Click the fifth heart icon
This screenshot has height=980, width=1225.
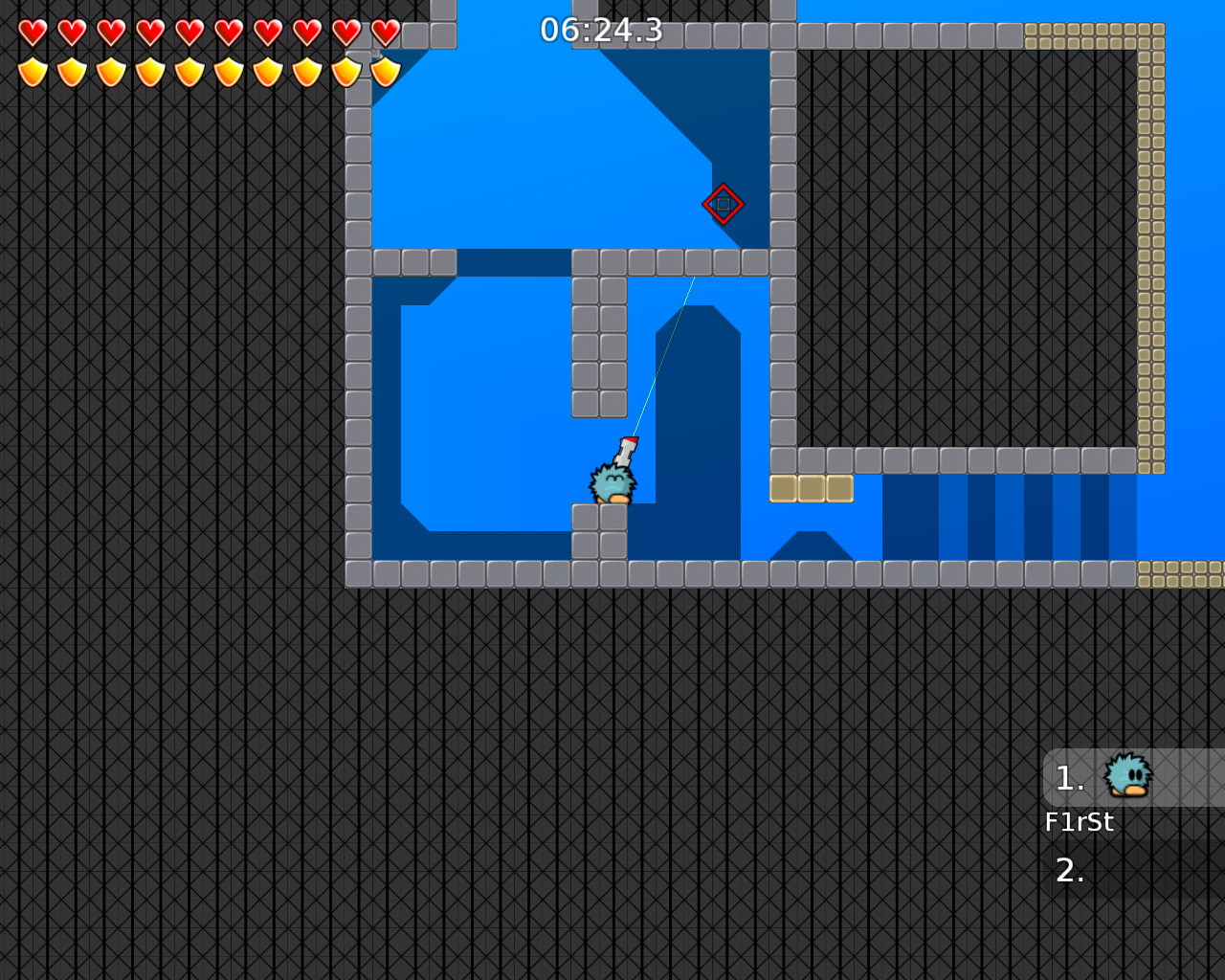pyautogui.click(x=189, y=31)
